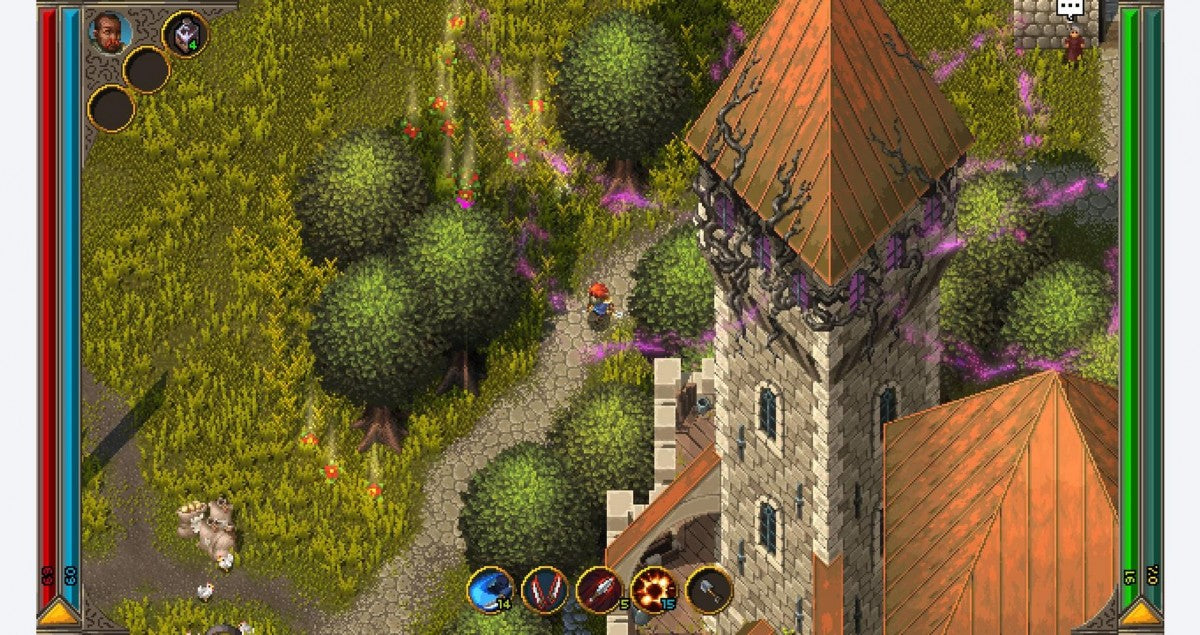Use the potion bottle with 4 charges
Viewport: 1200px width, 635px height.
(185, 33)
